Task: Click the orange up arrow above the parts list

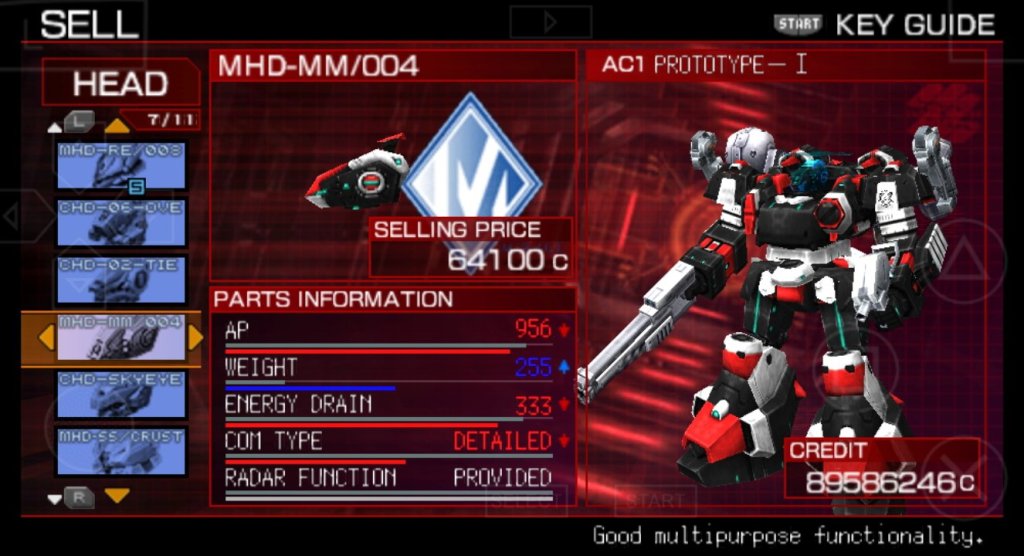Action: click(118, 125)
